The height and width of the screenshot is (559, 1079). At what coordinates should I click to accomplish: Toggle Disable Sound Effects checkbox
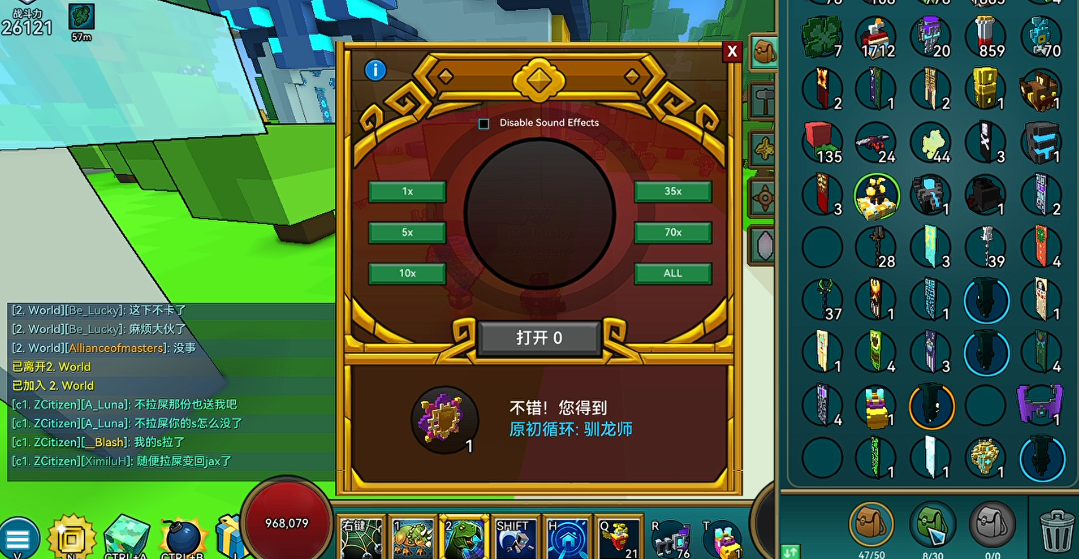tap(484, 123)
